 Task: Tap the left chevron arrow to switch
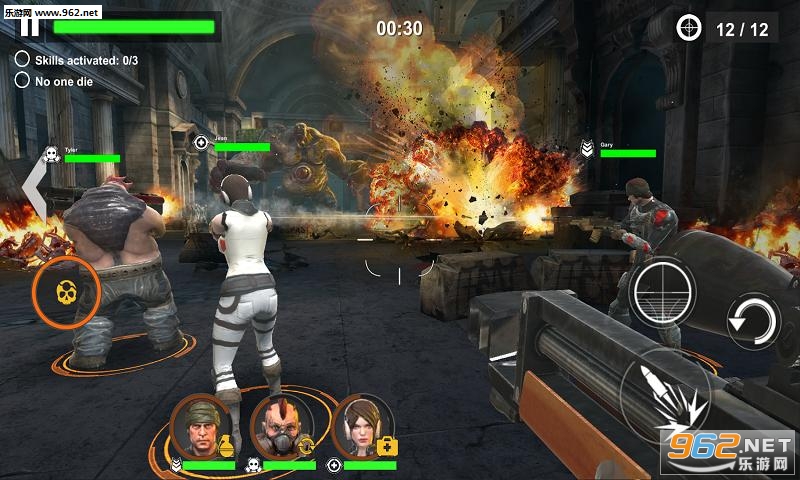(34, 187)
